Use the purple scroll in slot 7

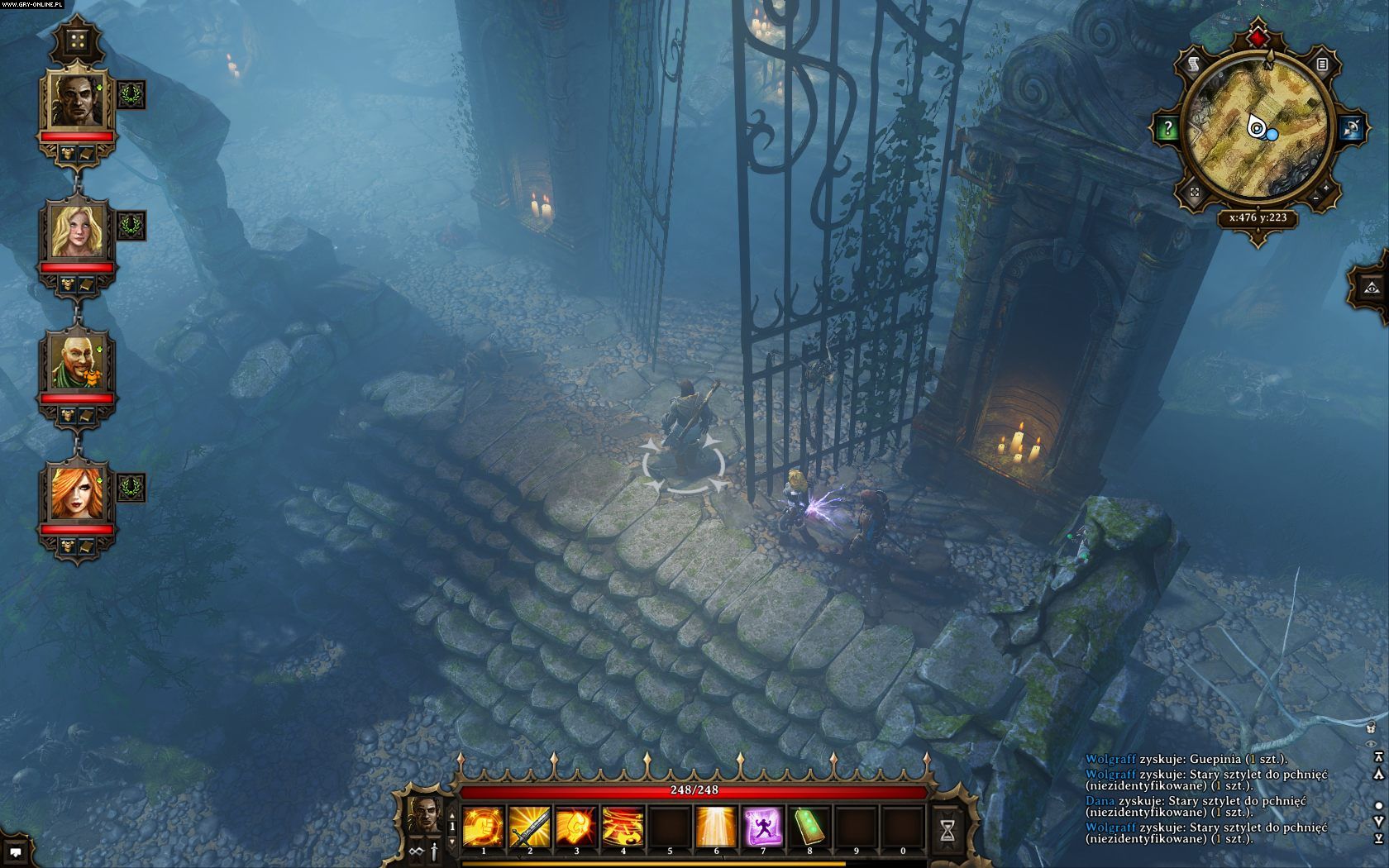(x=762, y=827)
